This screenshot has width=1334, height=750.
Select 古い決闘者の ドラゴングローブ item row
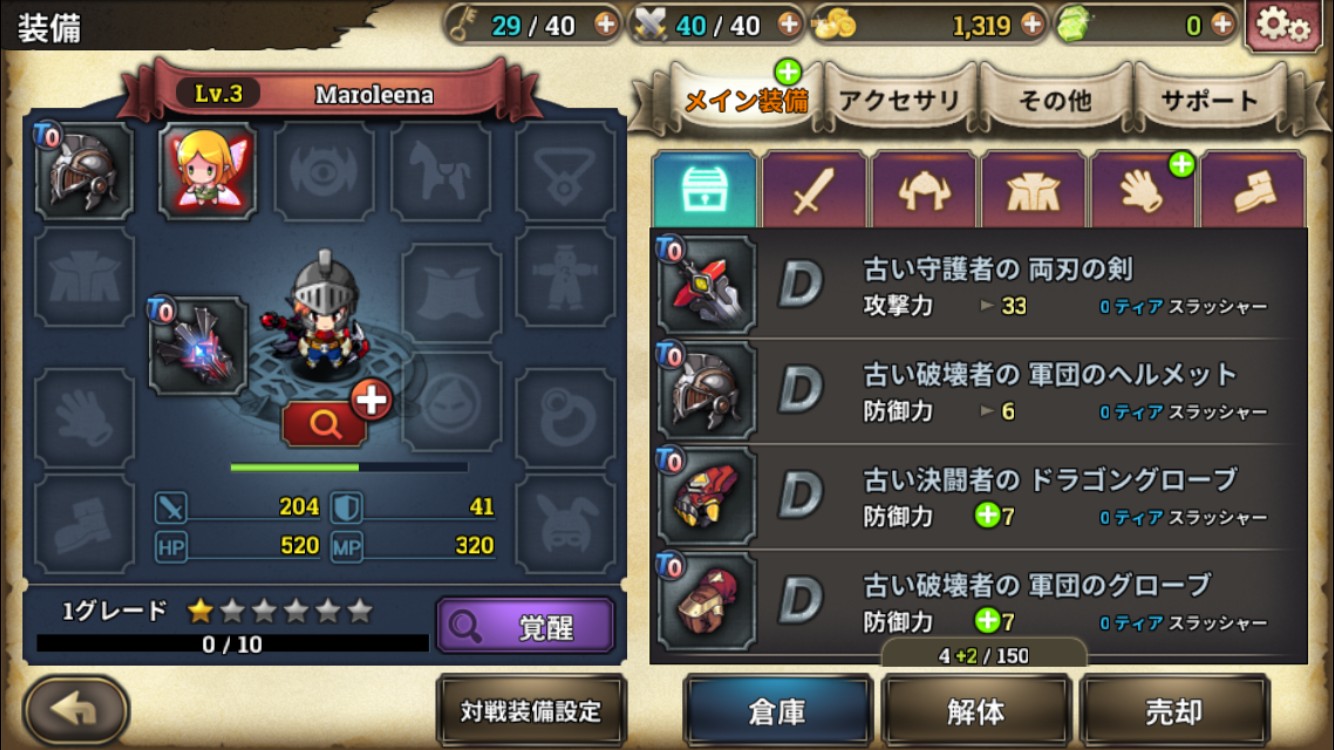980,497
